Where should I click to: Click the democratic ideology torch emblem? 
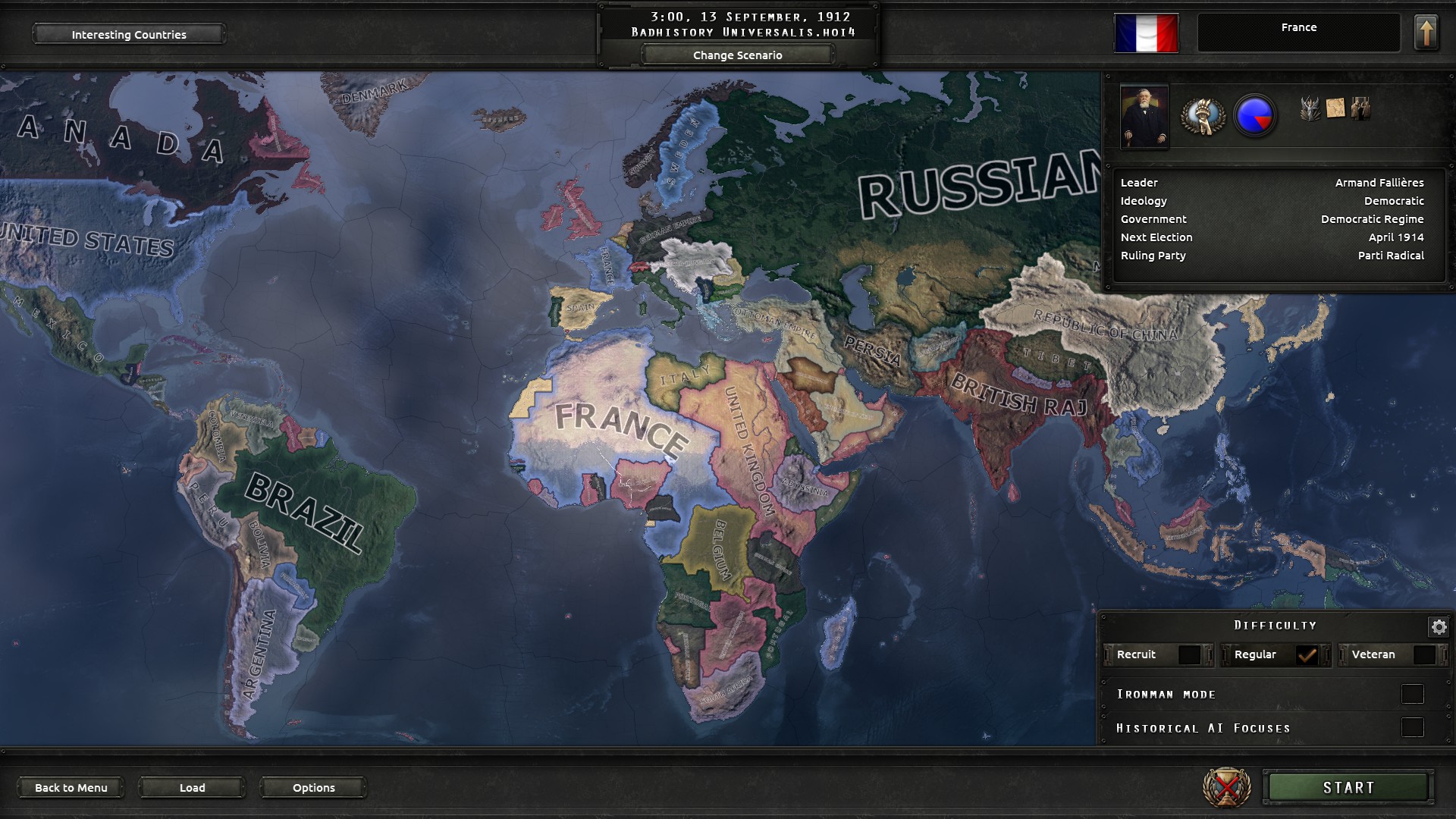[1203, 116]
